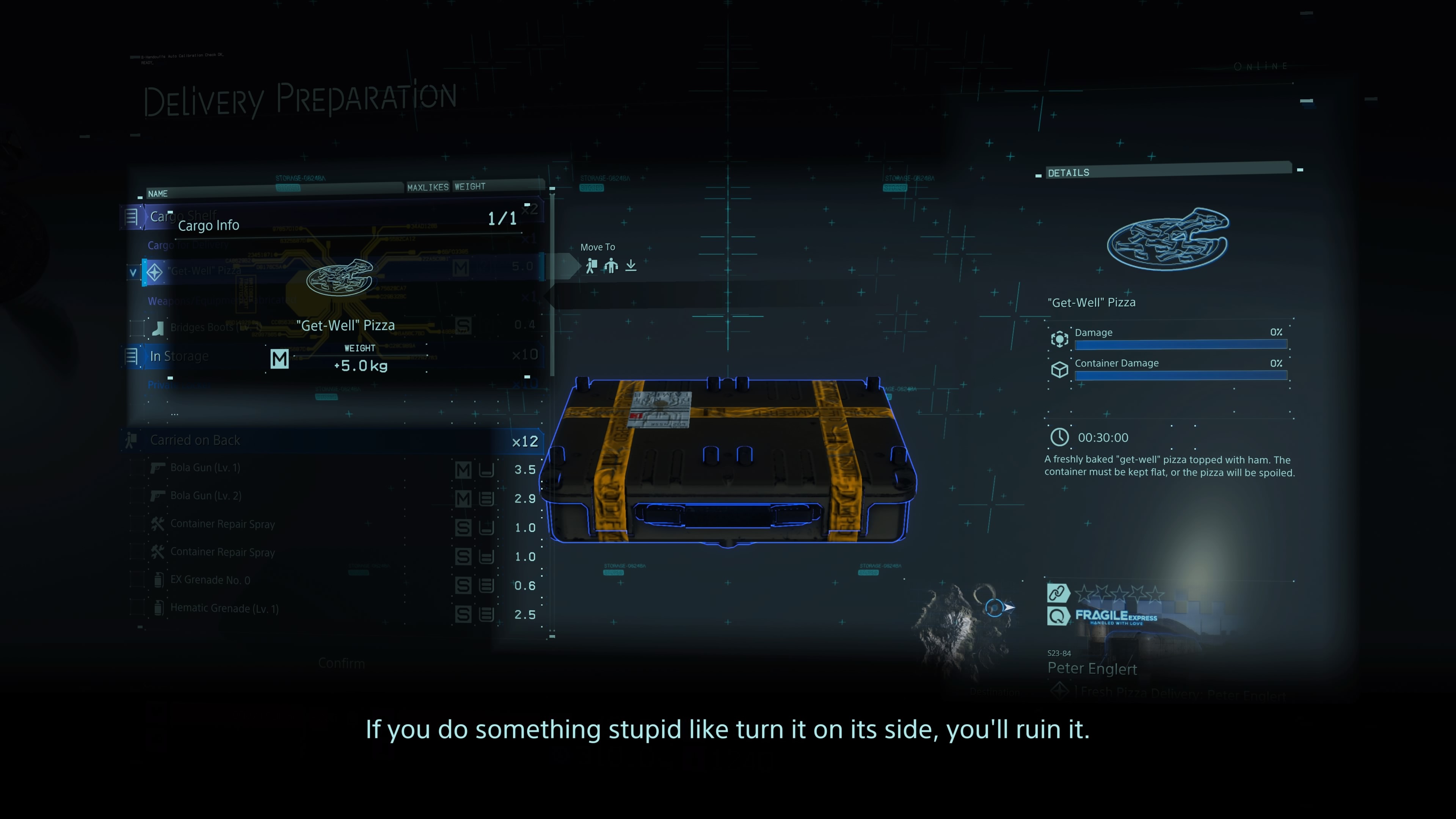Open the In Storage section header
Image resolution: width=1456 pixels, height=819 pixels.
179,357
